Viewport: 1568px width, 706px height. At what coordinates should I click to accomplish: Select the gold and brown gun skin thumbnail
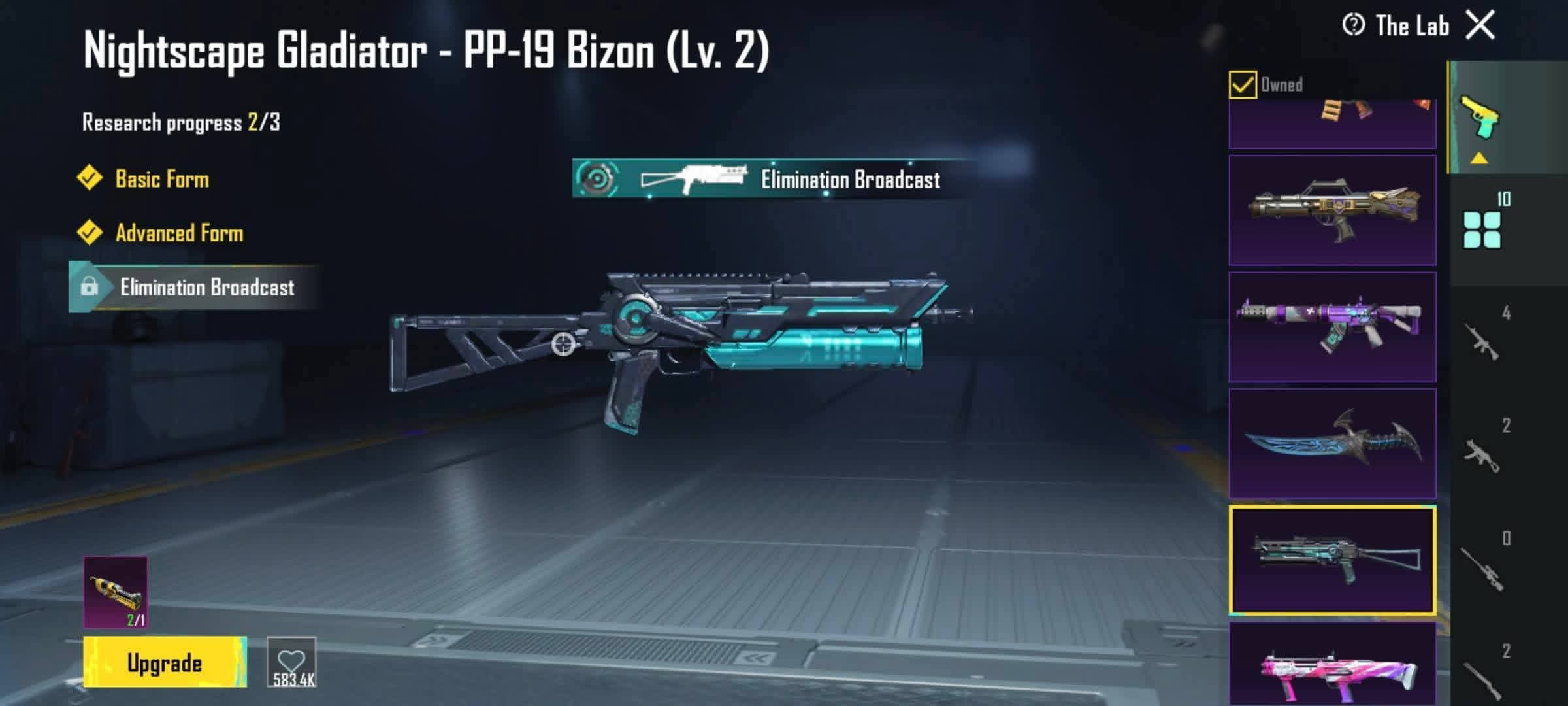click(1332, 210)
